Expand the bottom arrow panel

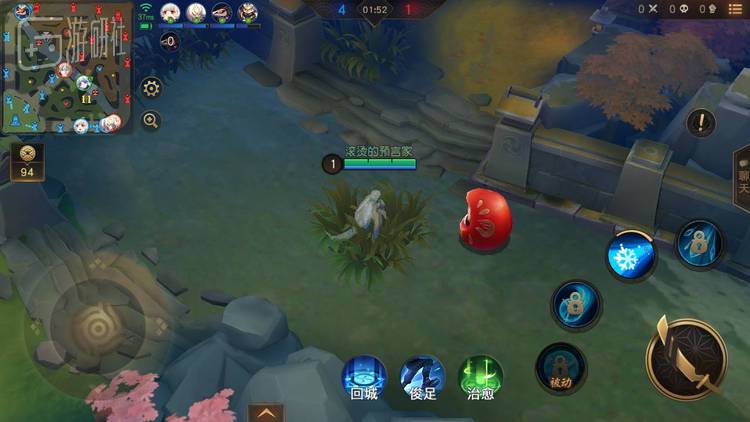point(266,412)
